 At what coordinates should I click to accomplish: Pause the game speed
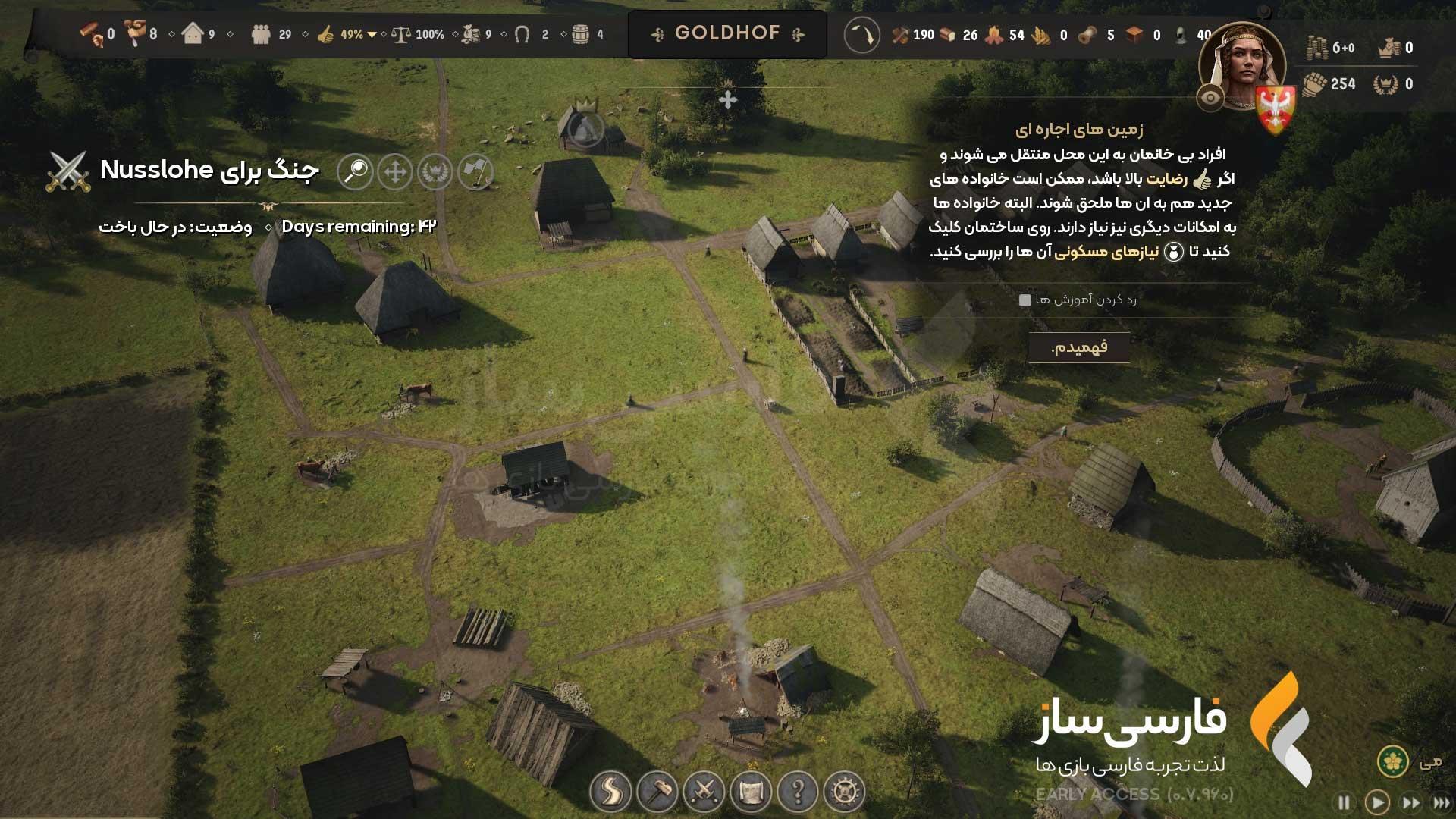(1344, 802)
